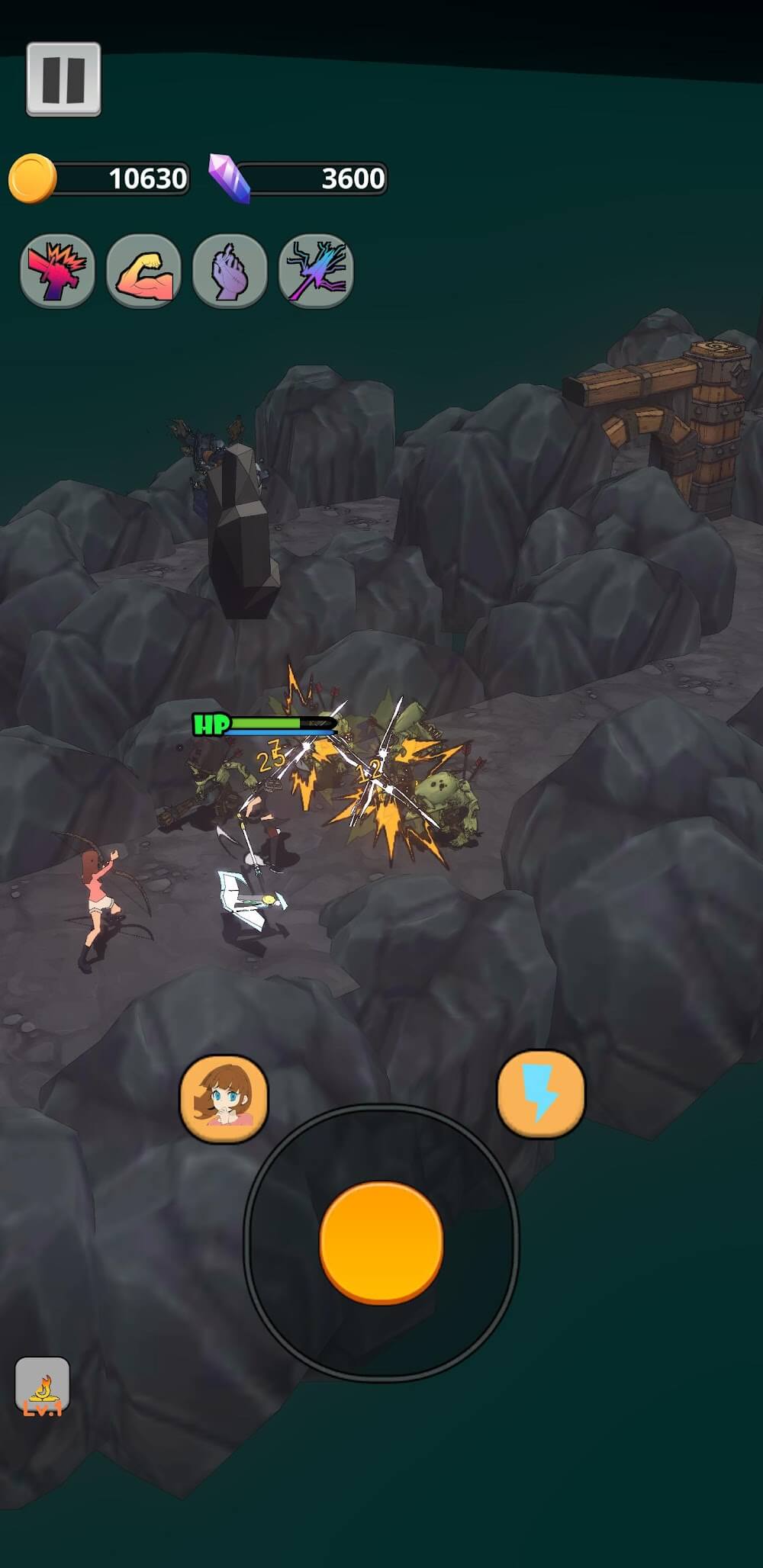Trigger the purple hand skill icon

coord(230,271)
